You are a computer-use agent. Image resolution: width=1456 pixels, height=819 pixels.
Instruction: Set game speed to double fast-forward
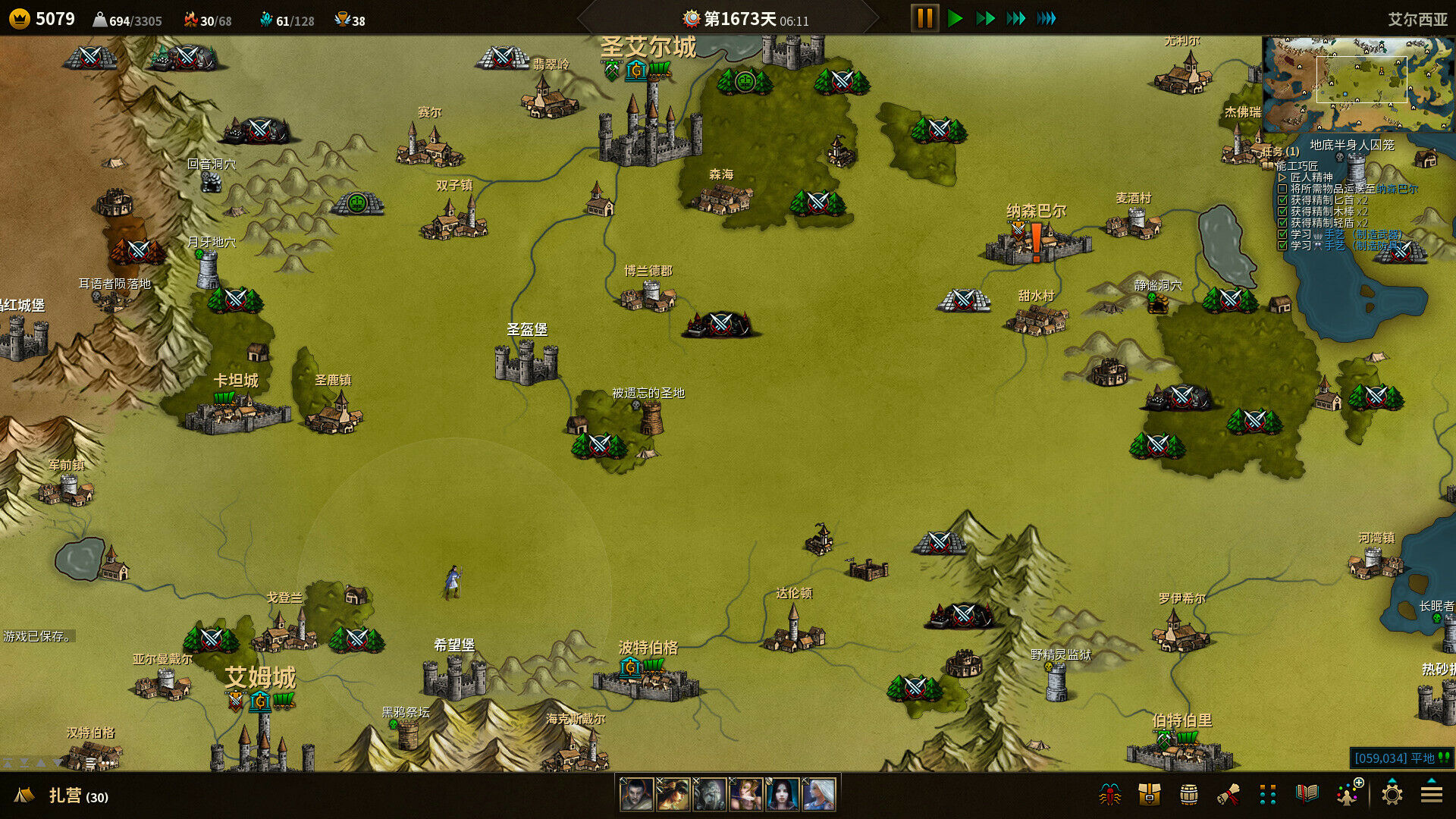click(x=985, y=18)
